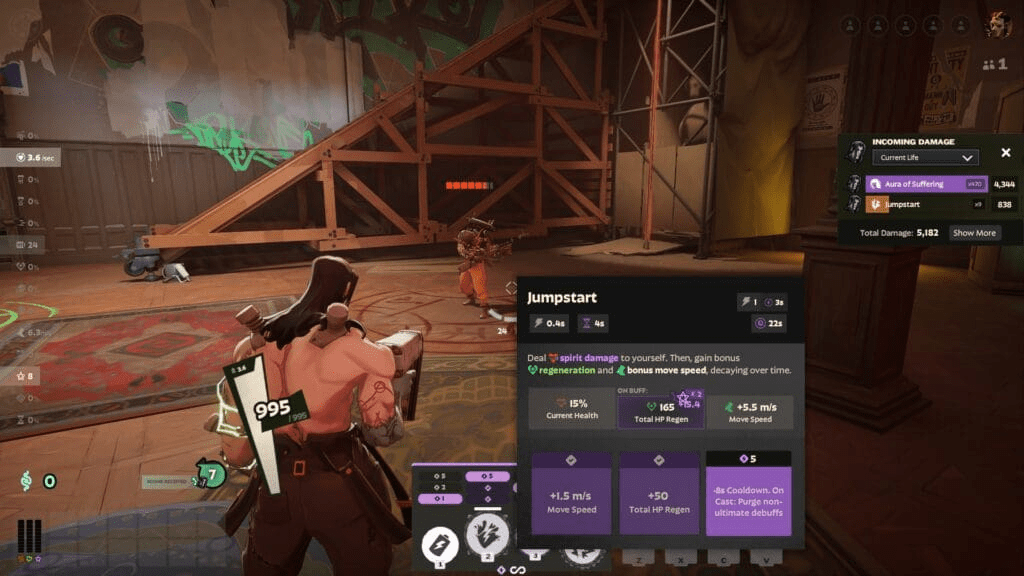Image resolution: width=1024 pixels, height=576 pixels.
Task: Click the player portrait in the top corner
Action: (x=997, y=25)
